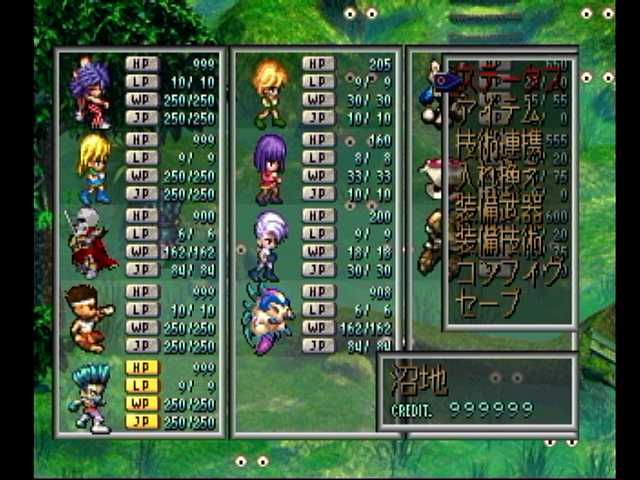Open the コンフィグ (Config) menu

click(504, 272)
